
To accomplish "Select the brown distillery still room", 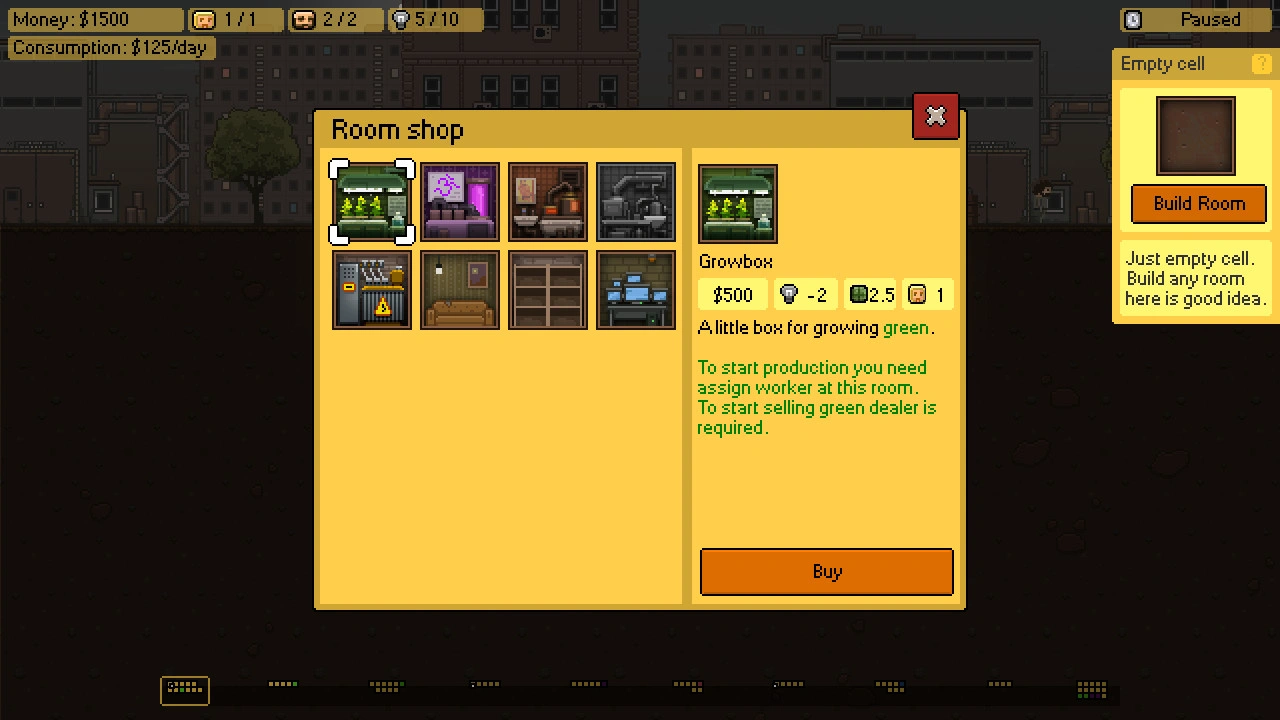I will click(x=548, y=203).
